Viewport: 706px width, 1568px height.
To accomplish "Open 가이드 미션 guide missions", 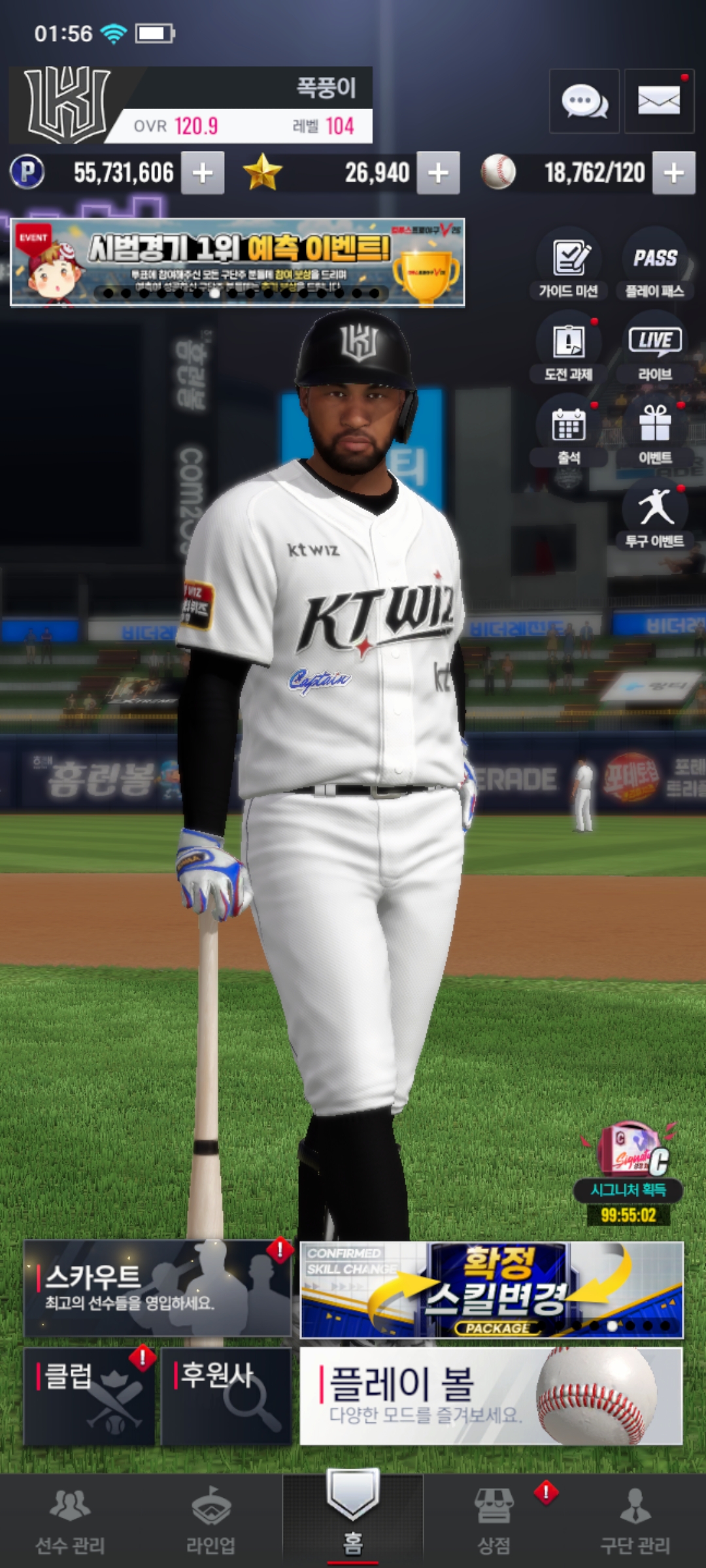I will point(569,265).
